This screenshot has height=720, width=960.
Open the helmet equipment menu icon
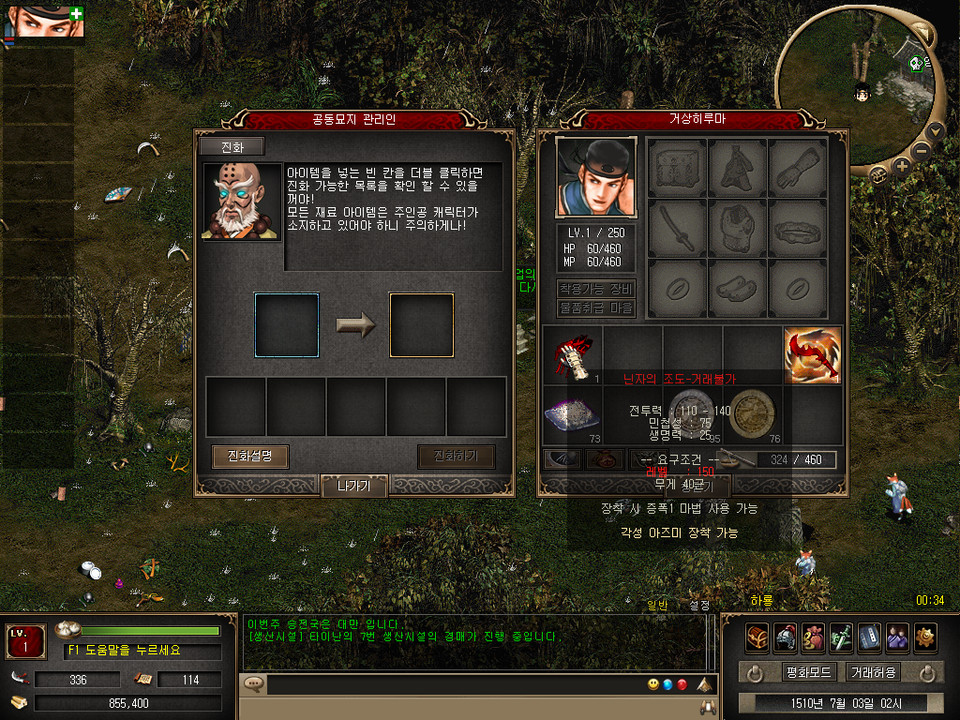pos(785,636)
